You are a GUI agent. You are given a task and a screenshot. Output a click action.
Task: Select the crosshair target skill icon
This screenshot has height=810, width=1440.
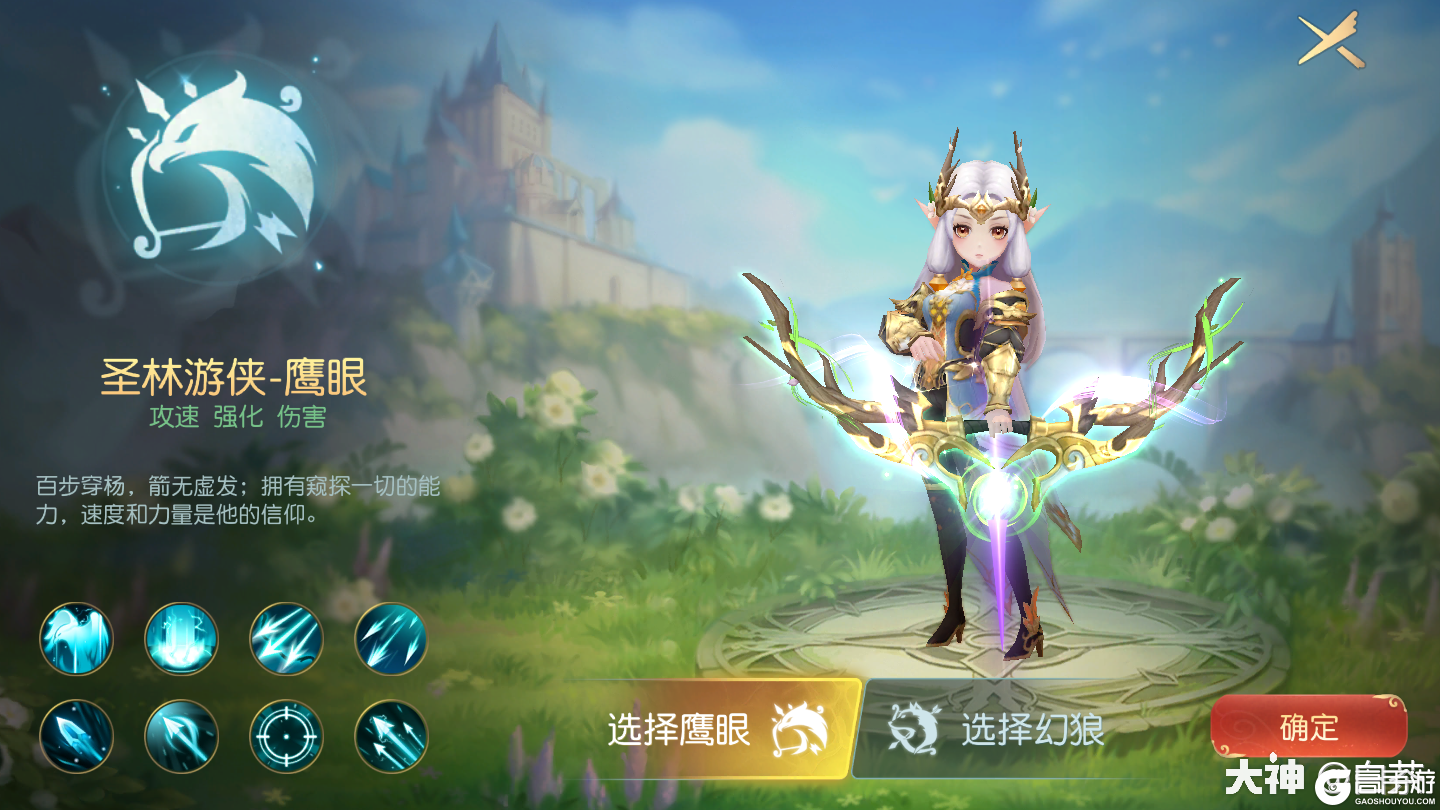pos(286,736)
